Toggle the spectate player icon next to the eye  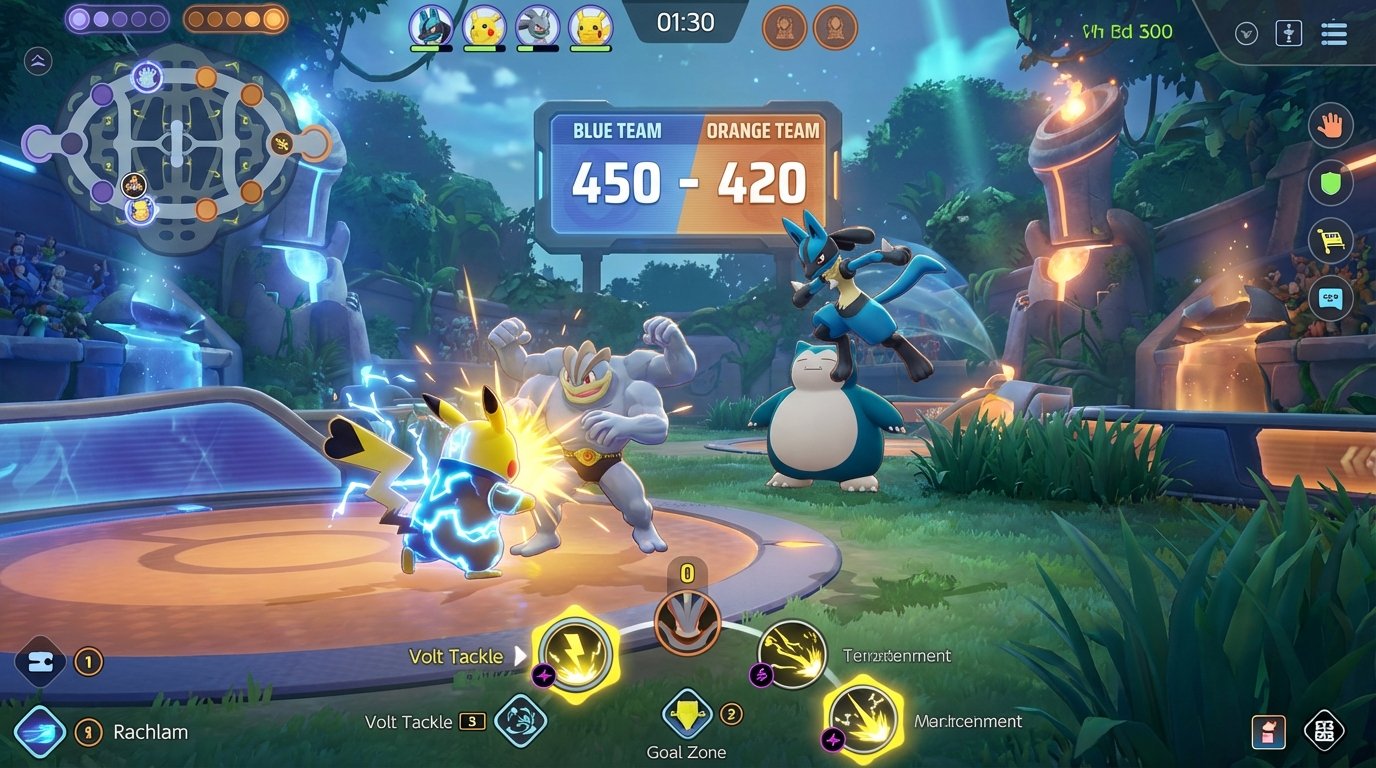click(x=1288, y=32)
